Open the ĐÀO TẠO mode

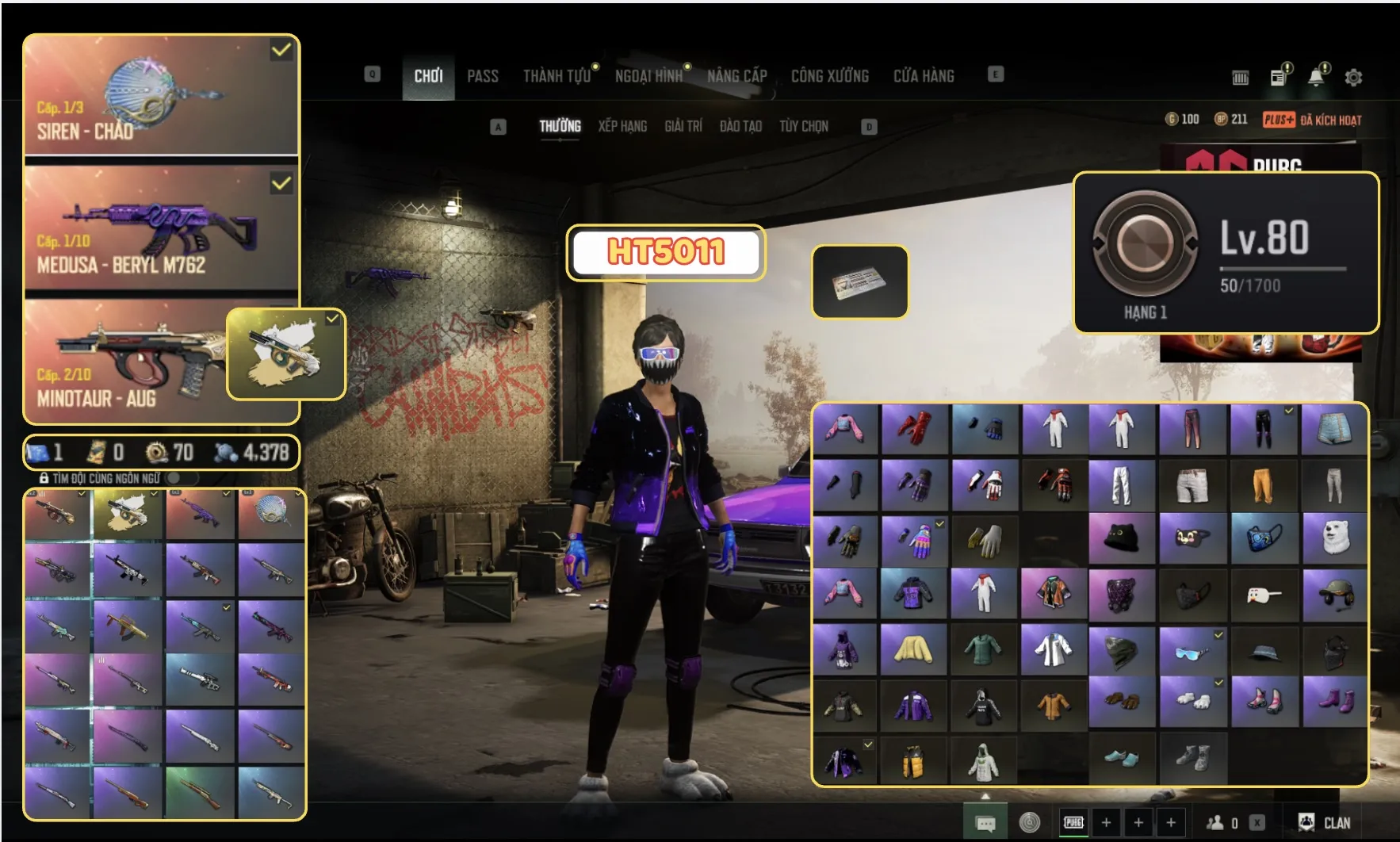tap(740, 126)
